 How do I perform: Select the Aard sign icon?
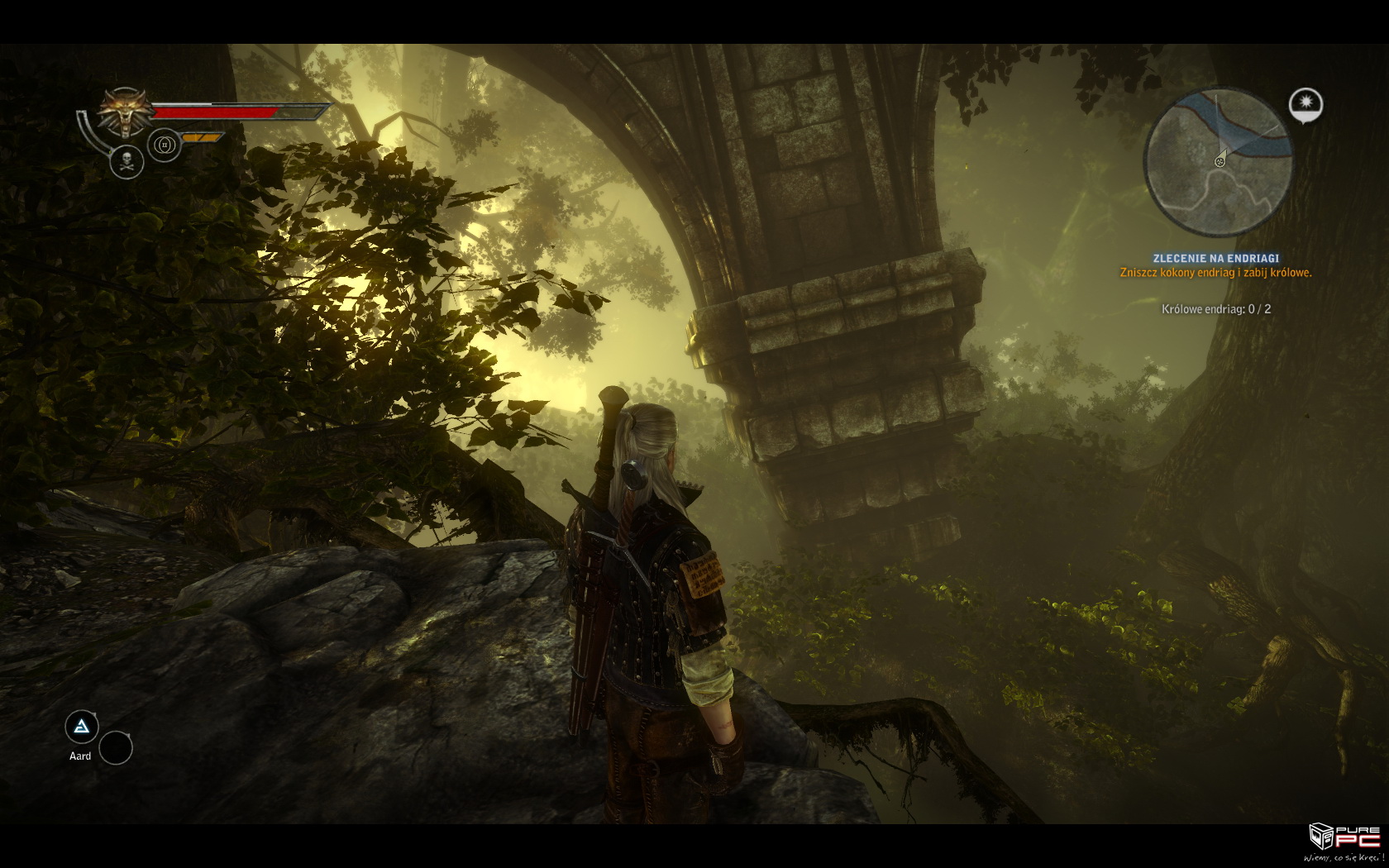pyautogui.click(x=82, y=727)
